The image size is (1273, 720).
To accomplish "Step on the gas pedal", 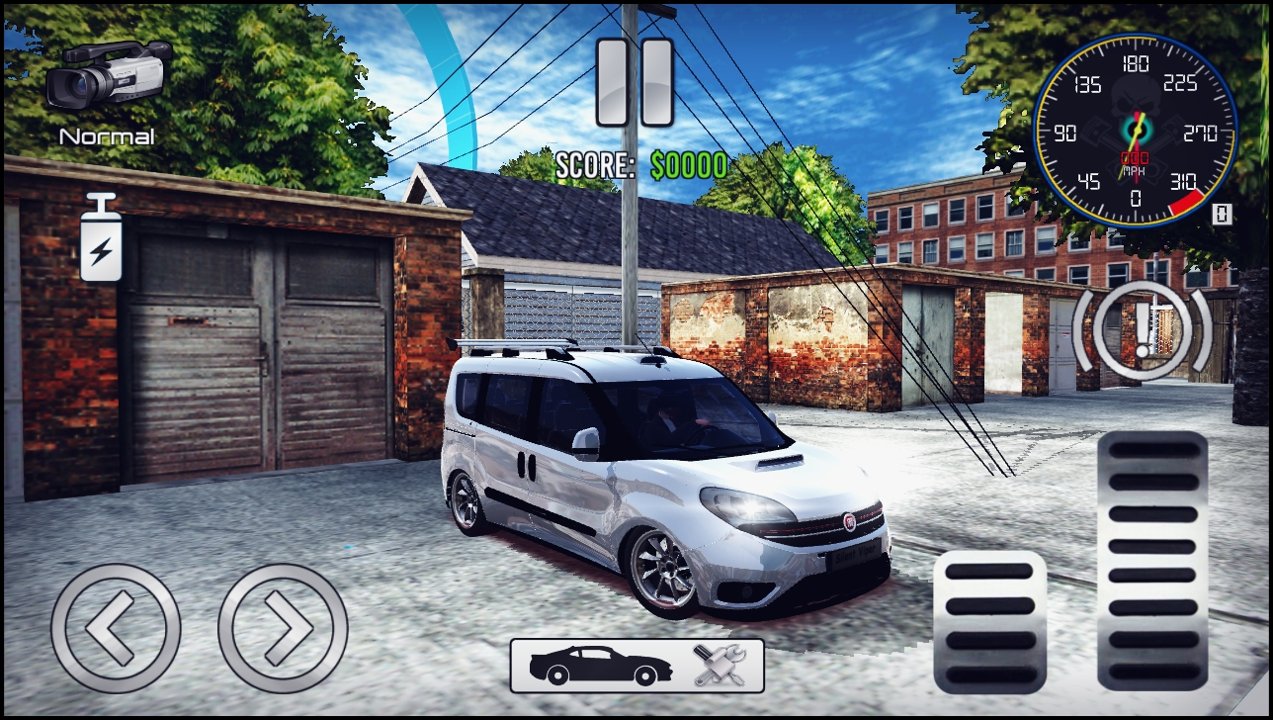I will 1152,560.
